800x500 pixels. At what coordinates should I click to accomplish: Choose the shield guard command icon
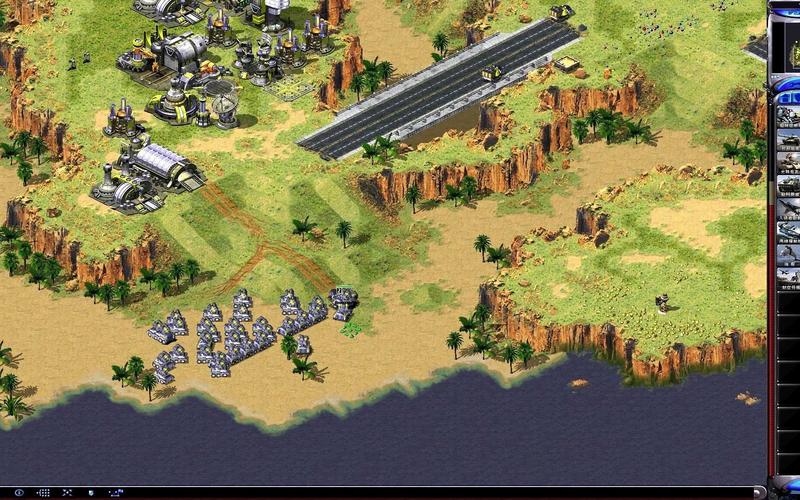click(91, 493)
